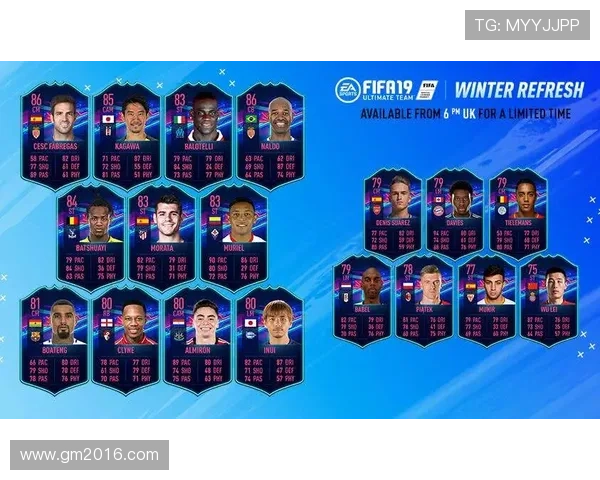This screenshot has height=480, width=600.
Task: Select the Wu Lei player card
Action: [549, 298]
